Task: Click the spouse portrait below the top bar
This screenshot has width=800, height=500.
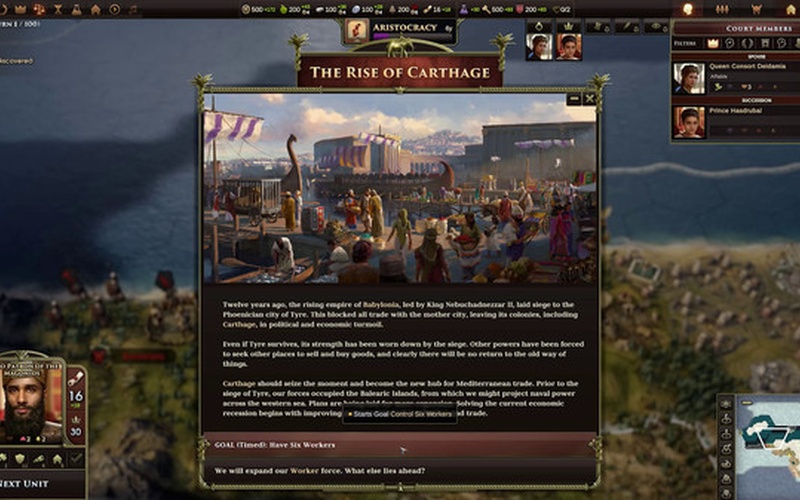Action: pyautogui.click(x=539, y=47)
